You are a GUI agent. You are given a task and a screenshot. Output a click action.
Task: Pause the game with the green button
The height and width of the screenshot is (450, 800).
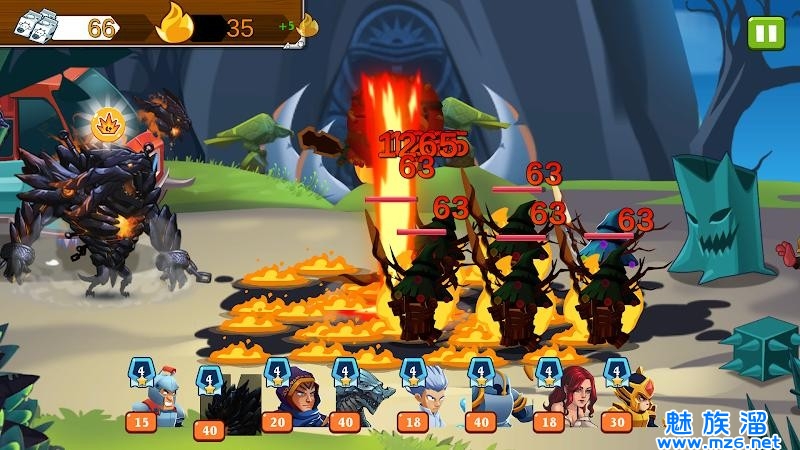point(766,33)
